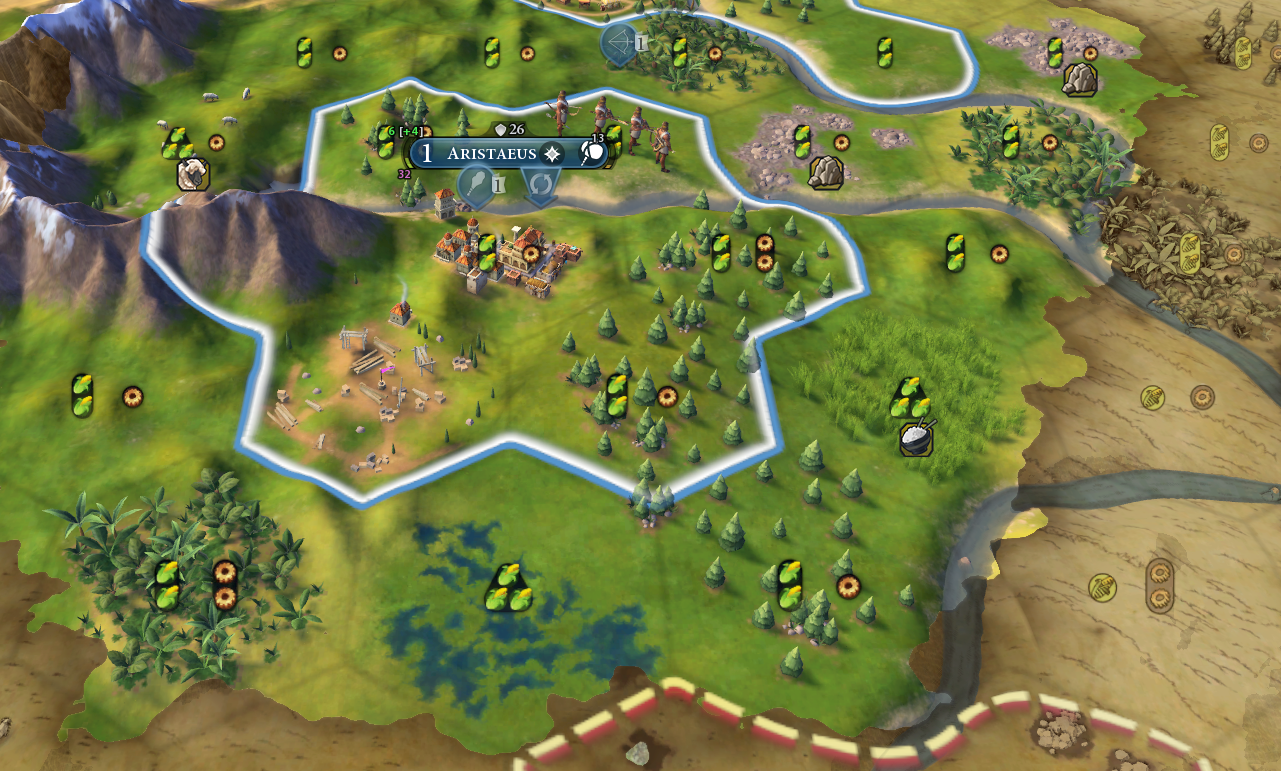Select the warrior unit flag with club
This screenshot has width=1281, height=771.
tap(476, 184)
